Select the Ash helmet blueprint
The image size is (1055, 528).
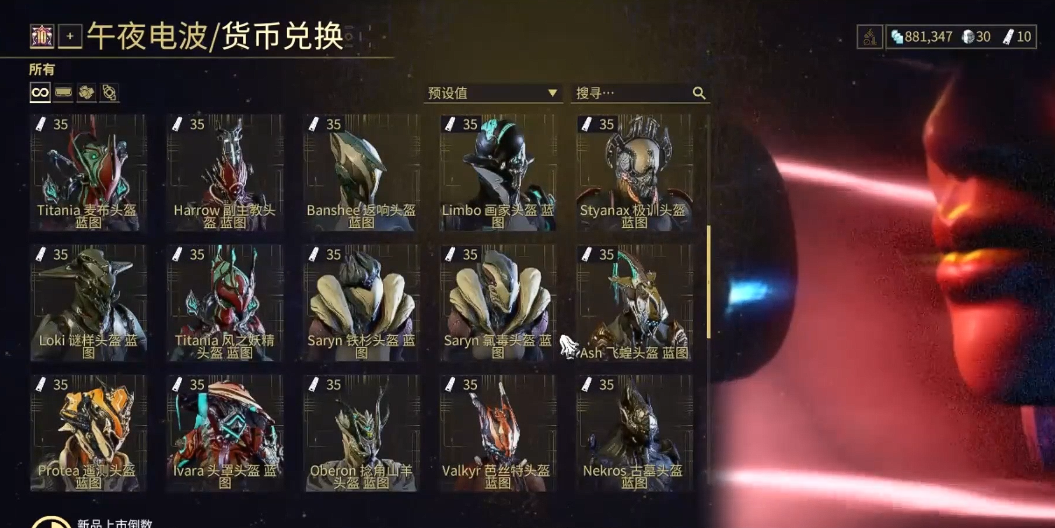(634, 302)
